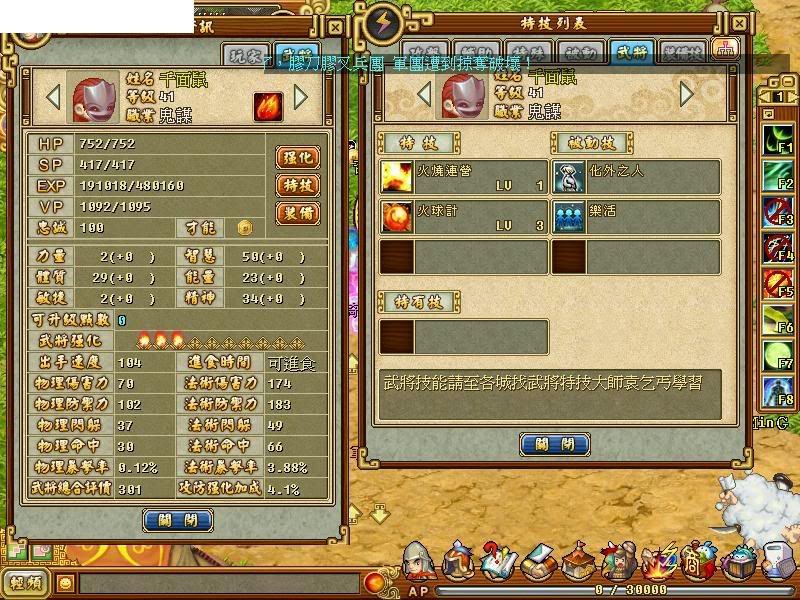Viewport: 800px width, 600px height.
Task: Open the 裝備 equipment button
Action: click(297, 213)
